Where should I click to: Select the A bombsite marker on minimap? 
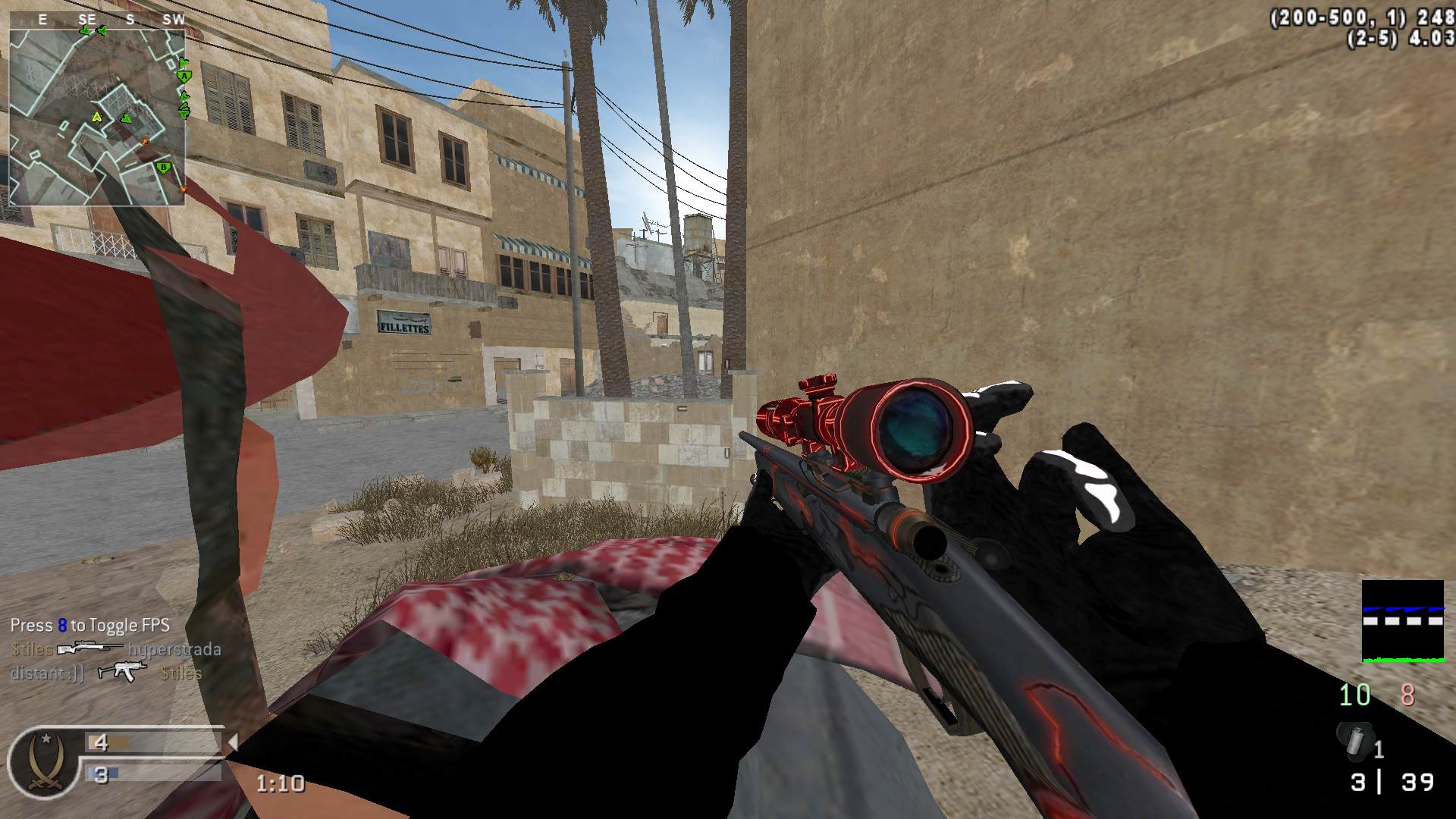click(x=182, y=76)
